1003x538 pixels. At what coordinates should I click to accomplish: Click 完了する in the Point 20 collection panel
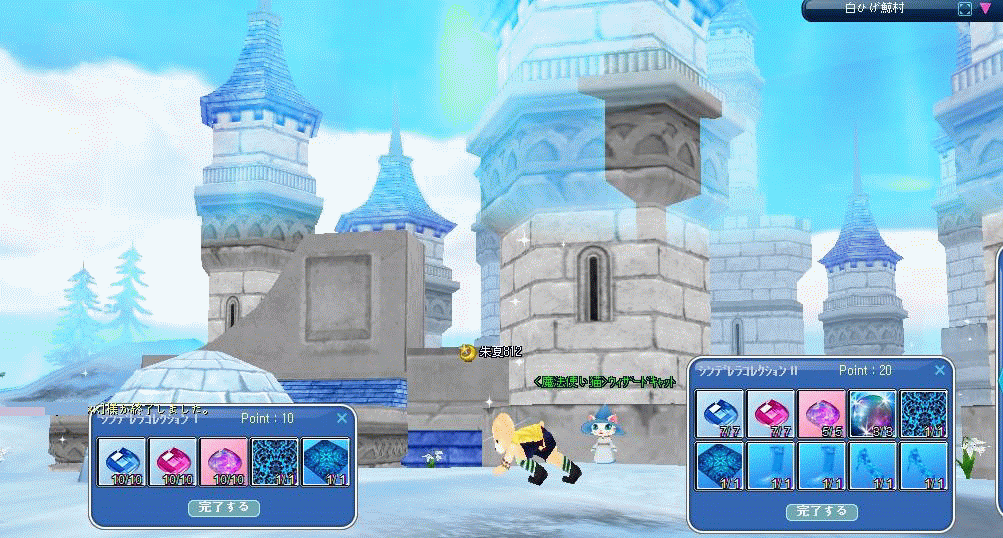click(821, 511)
